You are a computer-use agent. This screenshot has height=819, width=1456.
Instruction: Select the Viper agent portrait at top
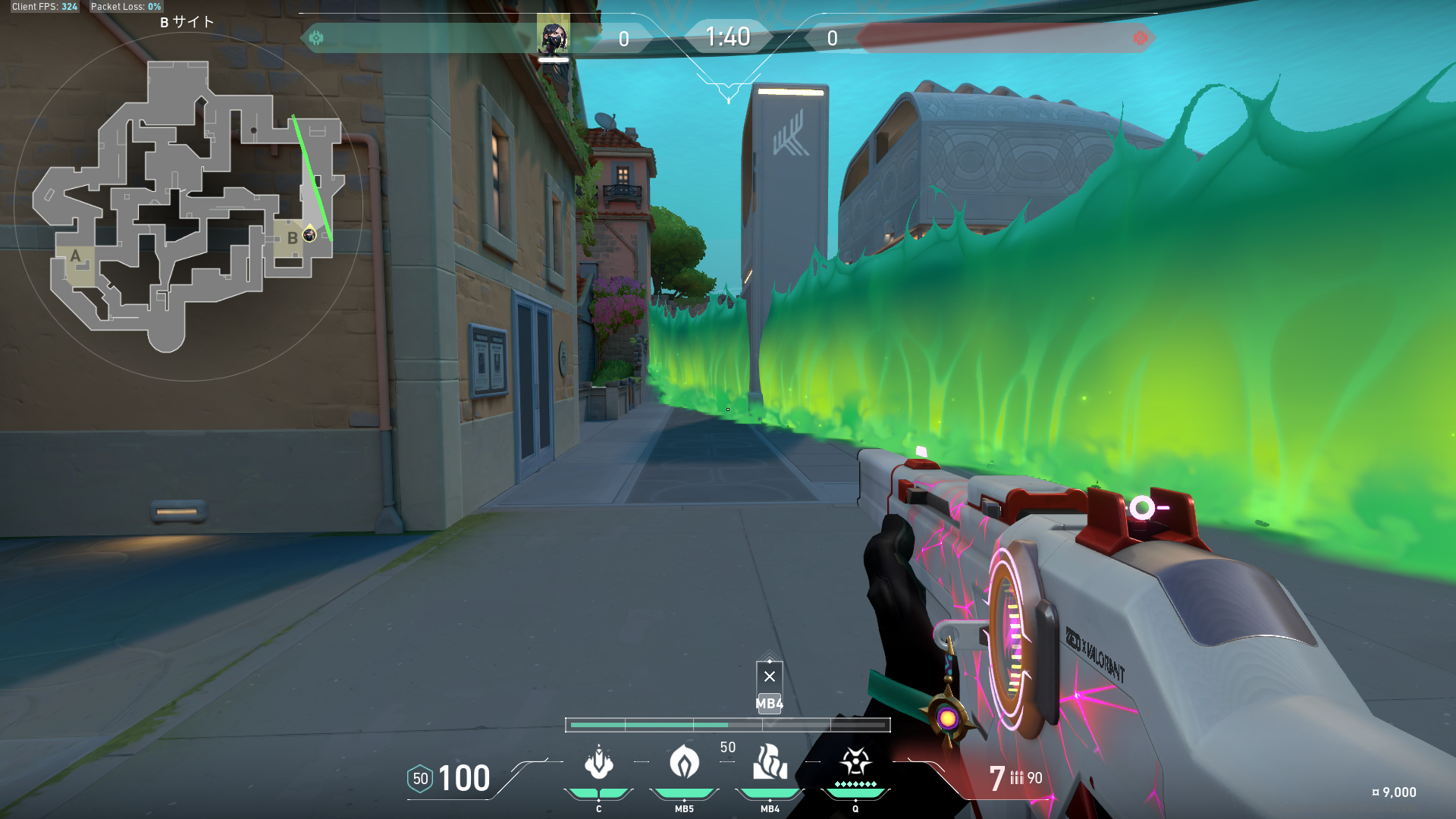tap(553, 36)
